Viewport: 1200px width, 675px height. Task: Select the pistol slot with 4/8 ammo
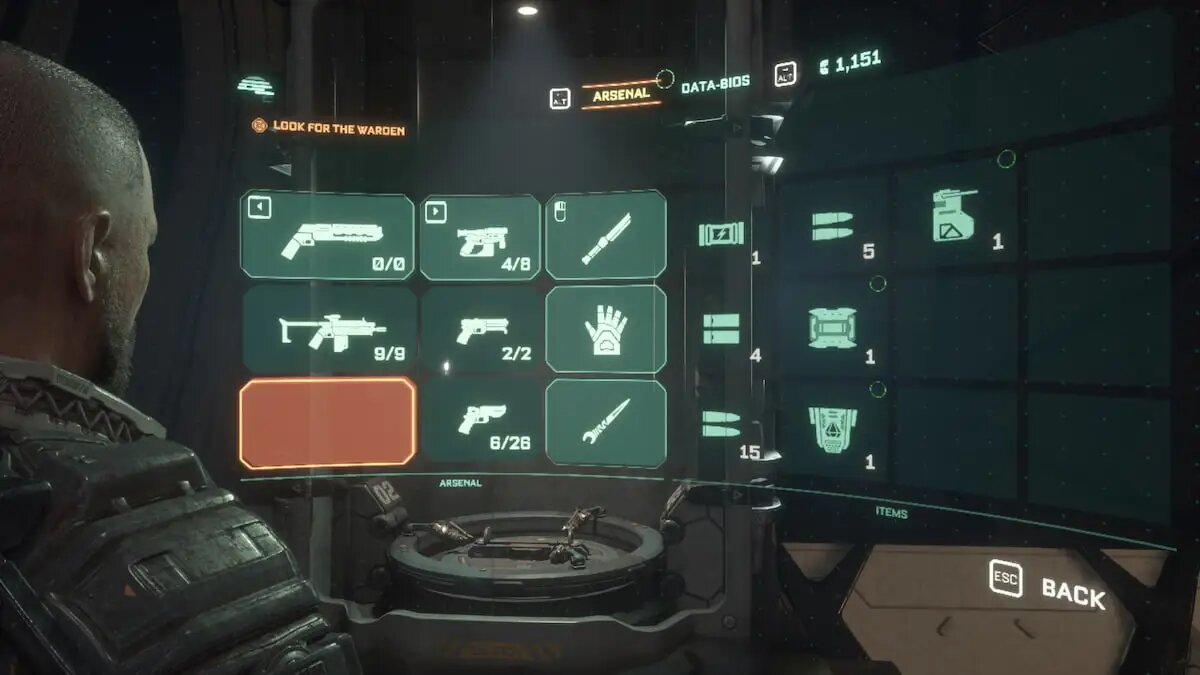[x=480, y=237]
